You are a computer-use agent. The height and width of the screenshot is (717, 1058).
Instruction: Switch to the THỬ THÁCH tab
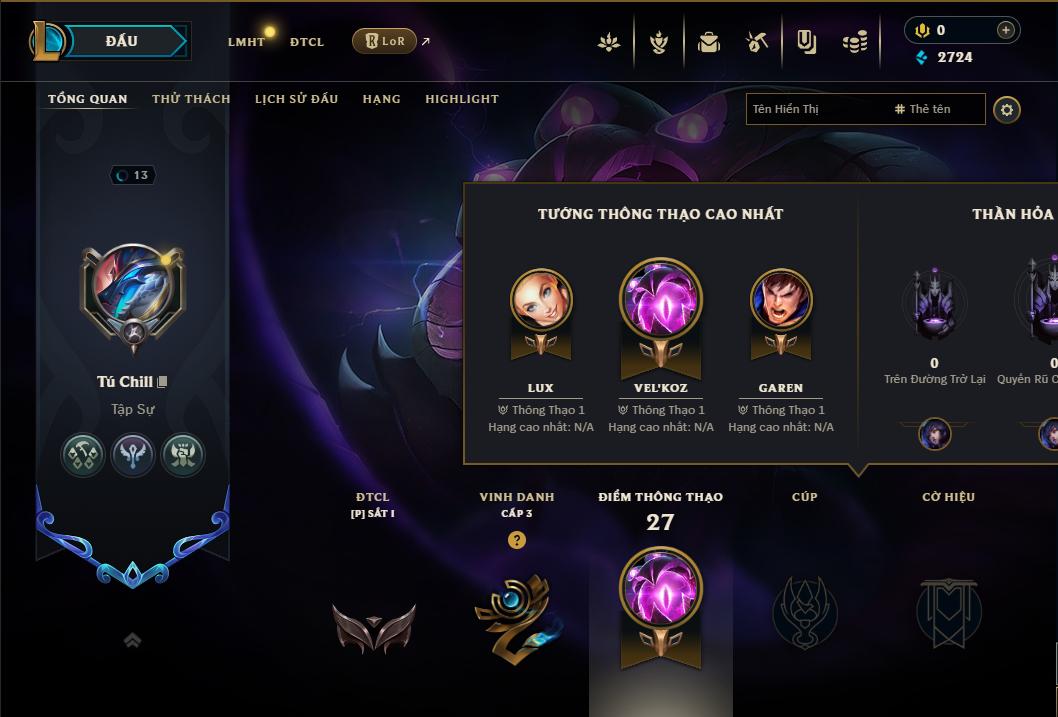[191, 99]
